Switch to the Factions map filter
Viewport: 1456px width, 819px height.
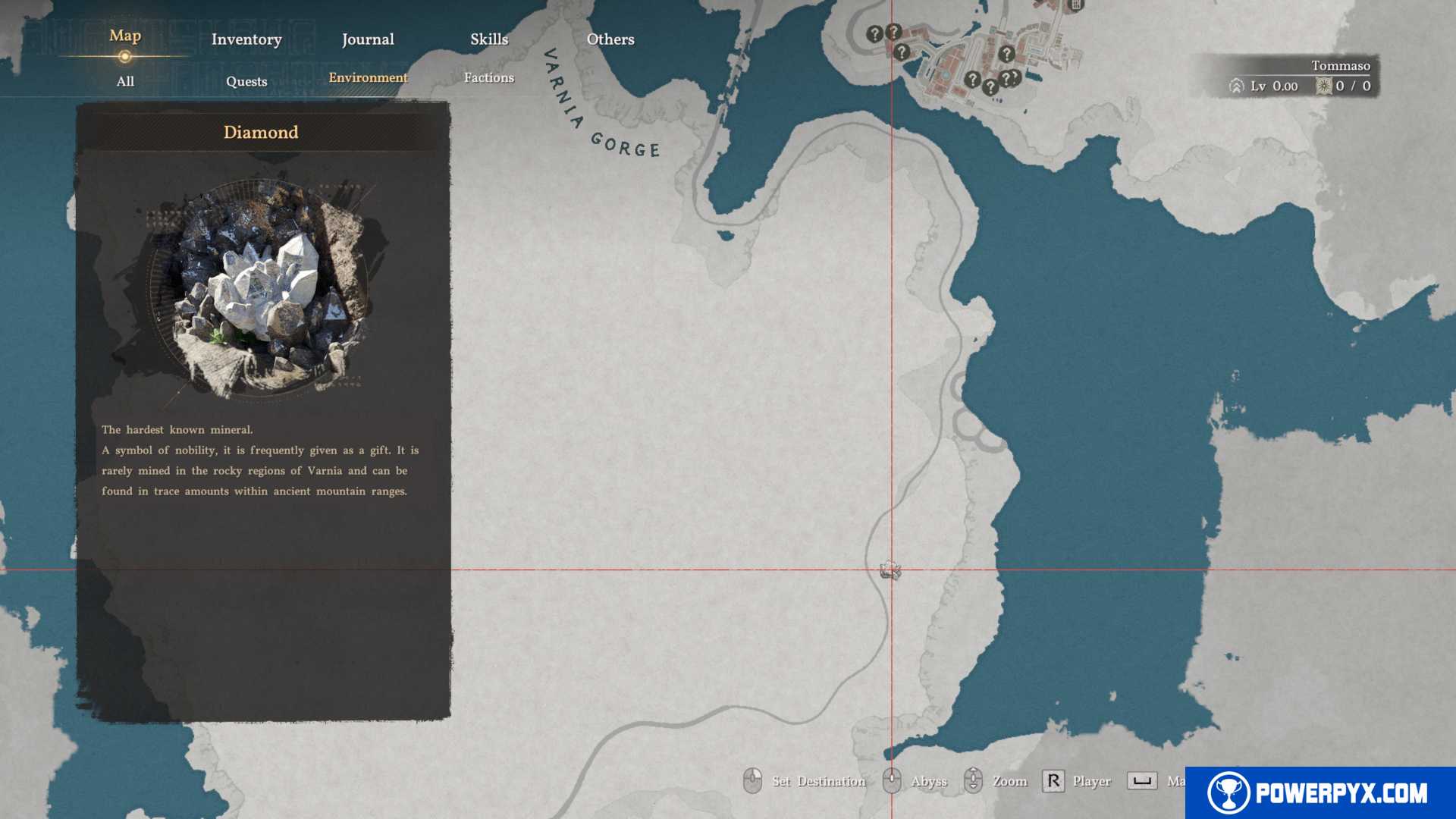(x=489, y=77)
